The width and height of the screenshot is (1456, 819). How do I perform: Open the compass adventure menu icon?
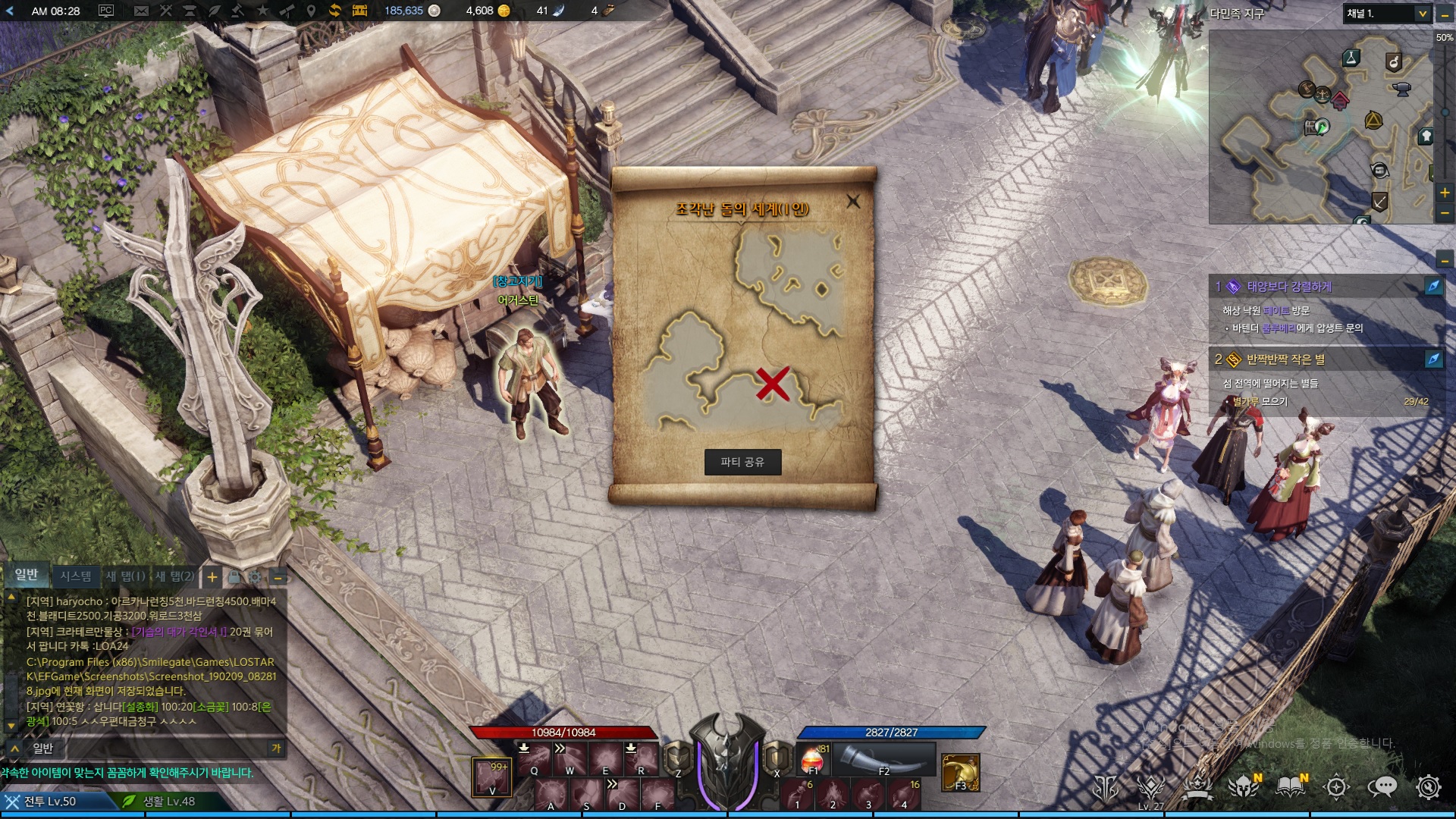pyautogui.click(x=1336, y=787)
